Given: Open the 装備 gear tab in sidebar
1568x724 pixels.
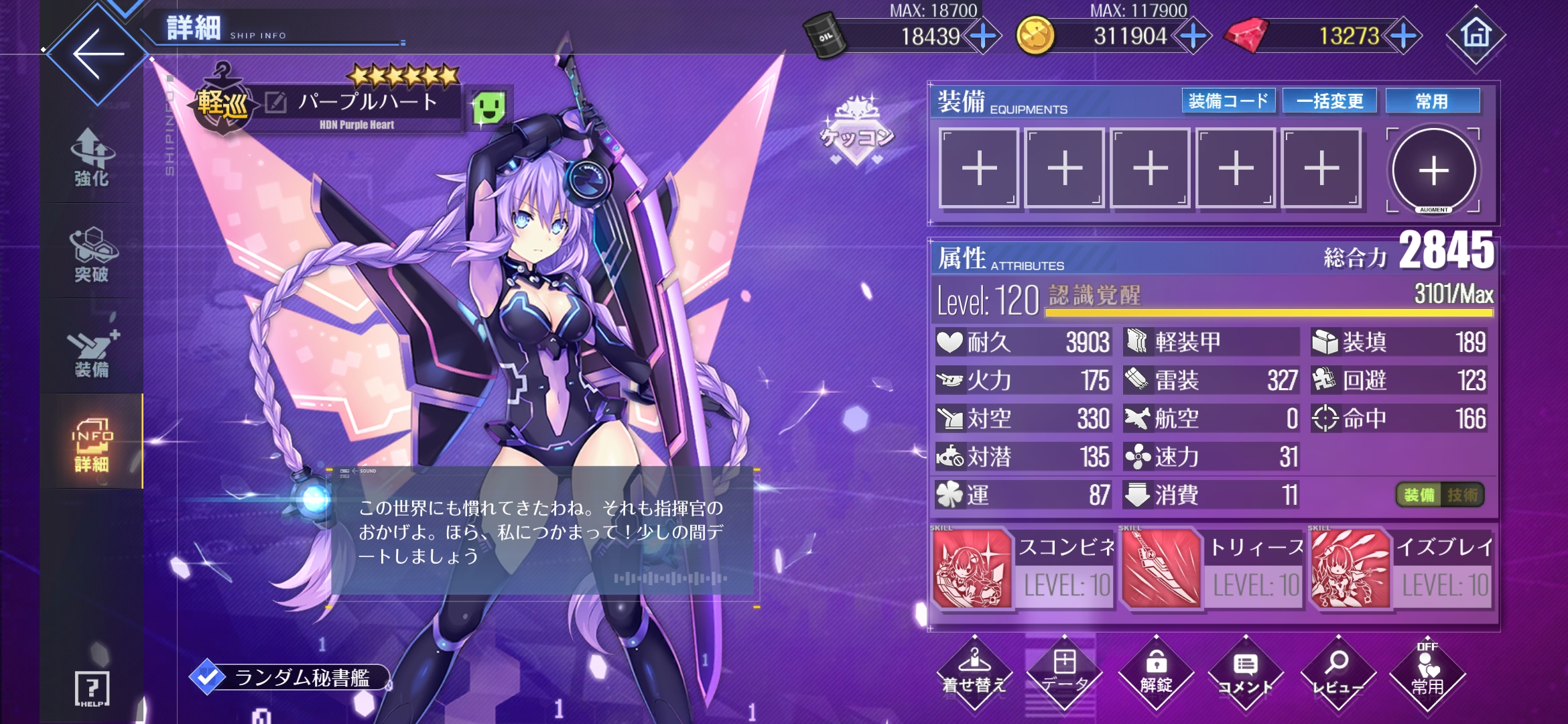Looking at the screenshot, I should pos(92,351).
